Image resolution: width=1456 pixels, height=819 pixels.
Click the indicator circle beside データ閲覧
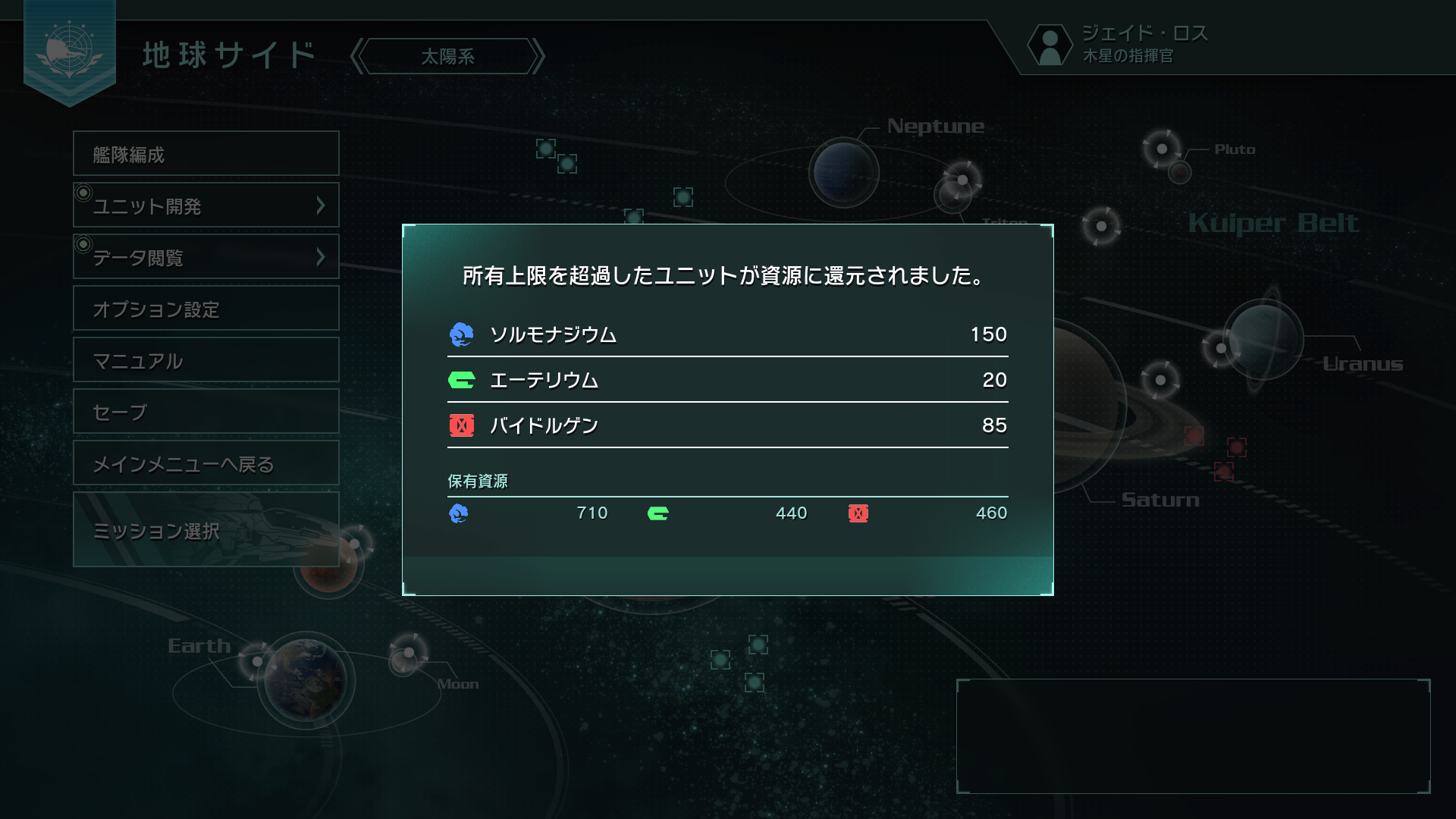point(83,243)
